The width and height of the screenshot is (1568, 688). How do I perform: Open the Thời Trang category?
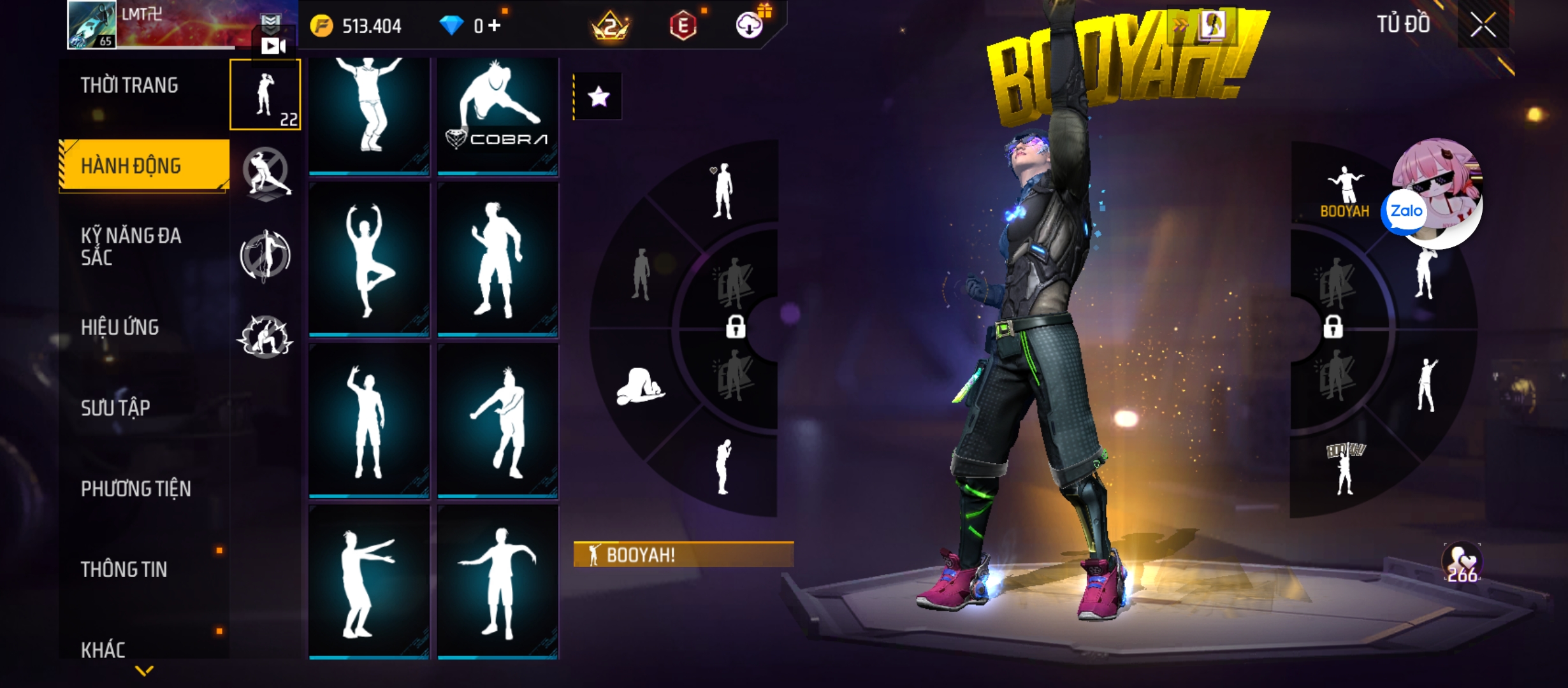coord(129,85)
